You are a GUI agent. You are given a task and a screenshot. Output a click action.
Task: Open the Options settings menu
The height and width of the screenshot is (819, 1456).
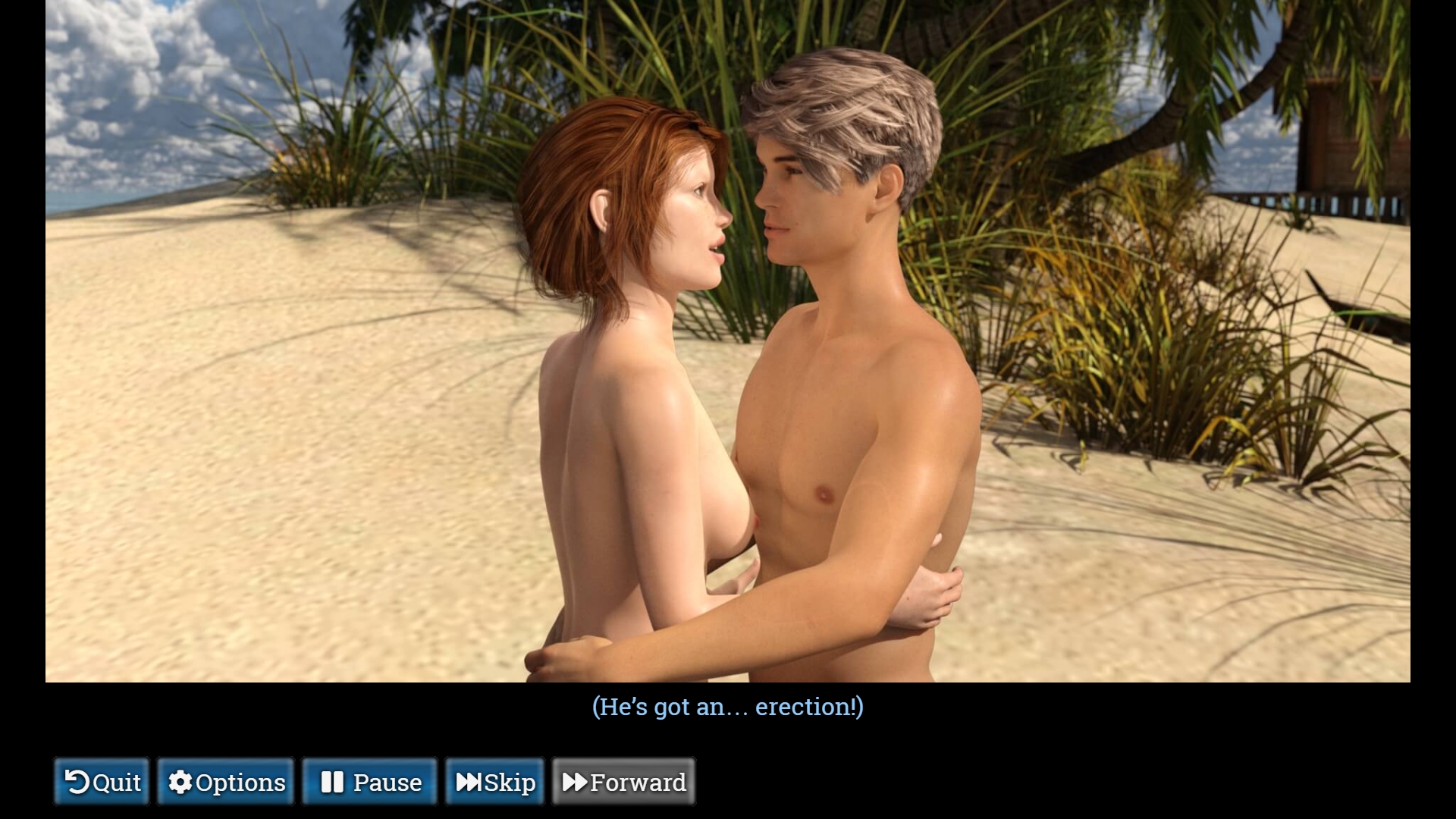tap(225, 782)
